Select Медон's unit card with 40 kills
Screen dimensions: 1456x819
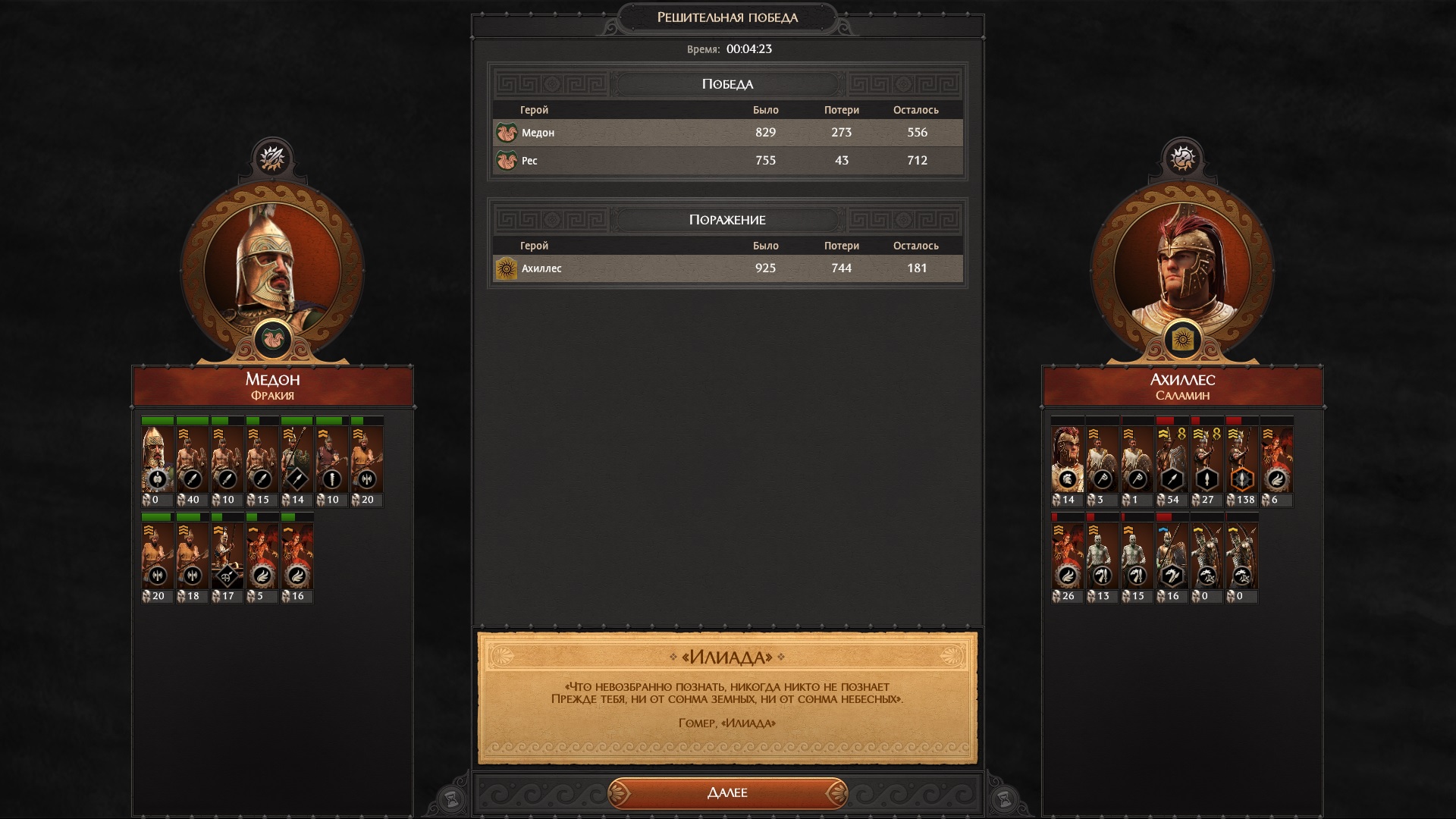click(x=192, y=460)
